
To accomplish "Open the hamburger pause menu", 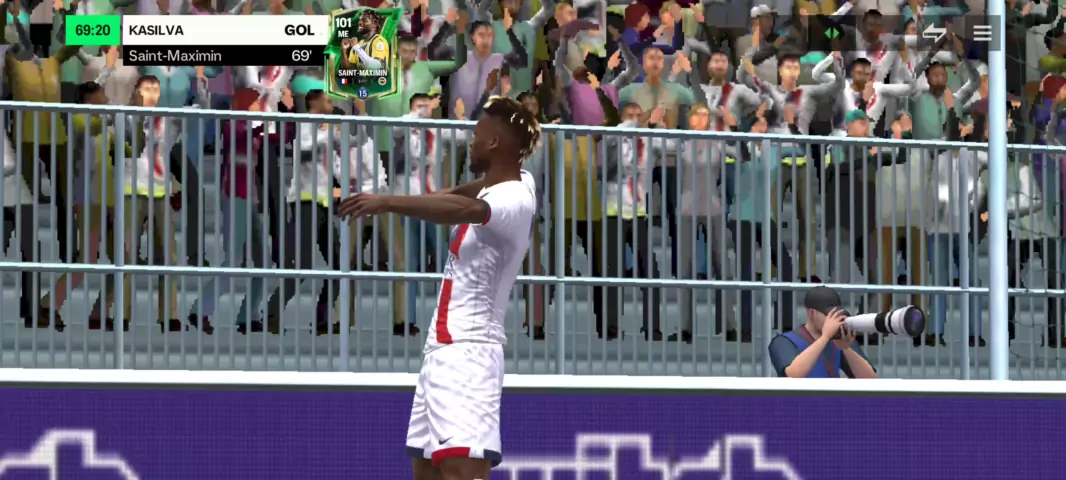I will pos(982,33).
